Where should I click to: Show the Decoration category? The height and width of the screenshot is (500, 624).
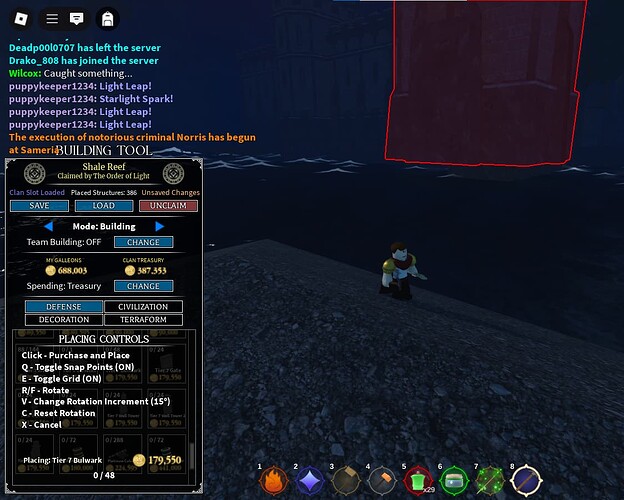click(x=64, y=320)
